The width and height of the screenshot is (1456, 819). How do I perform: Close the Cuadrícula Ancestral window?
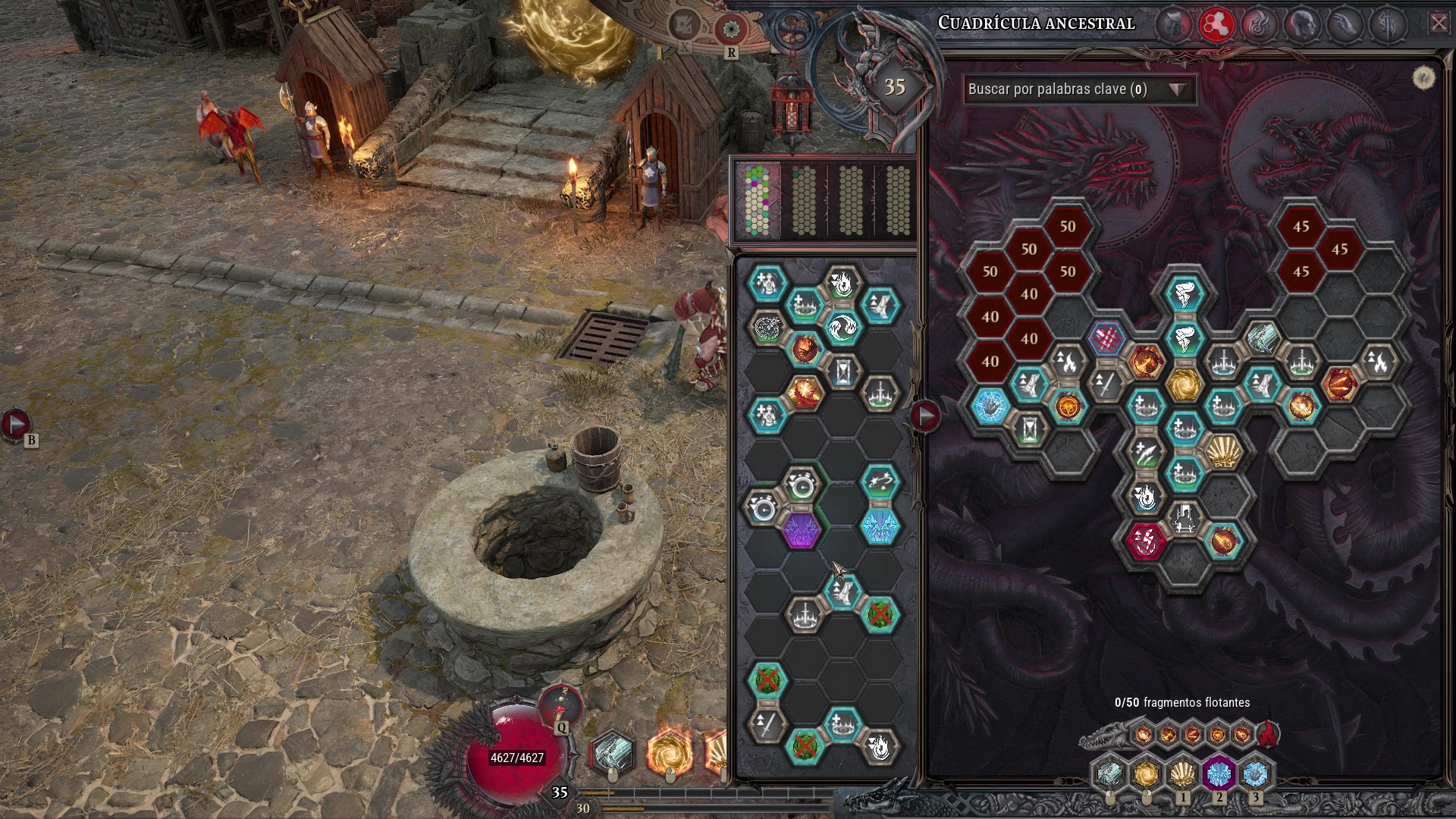point(1438,24)
